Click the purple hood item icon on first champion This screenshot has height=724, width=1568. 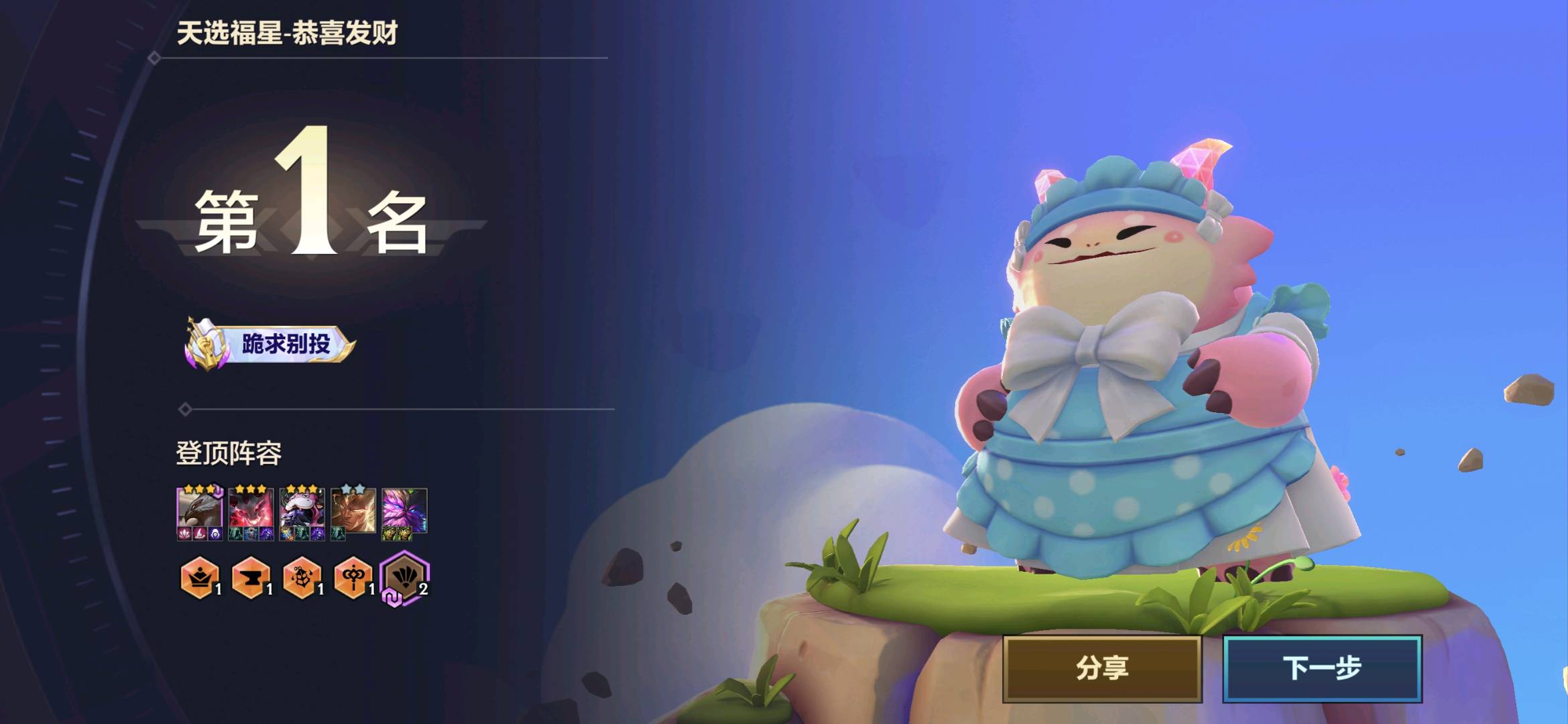point(216,535)
